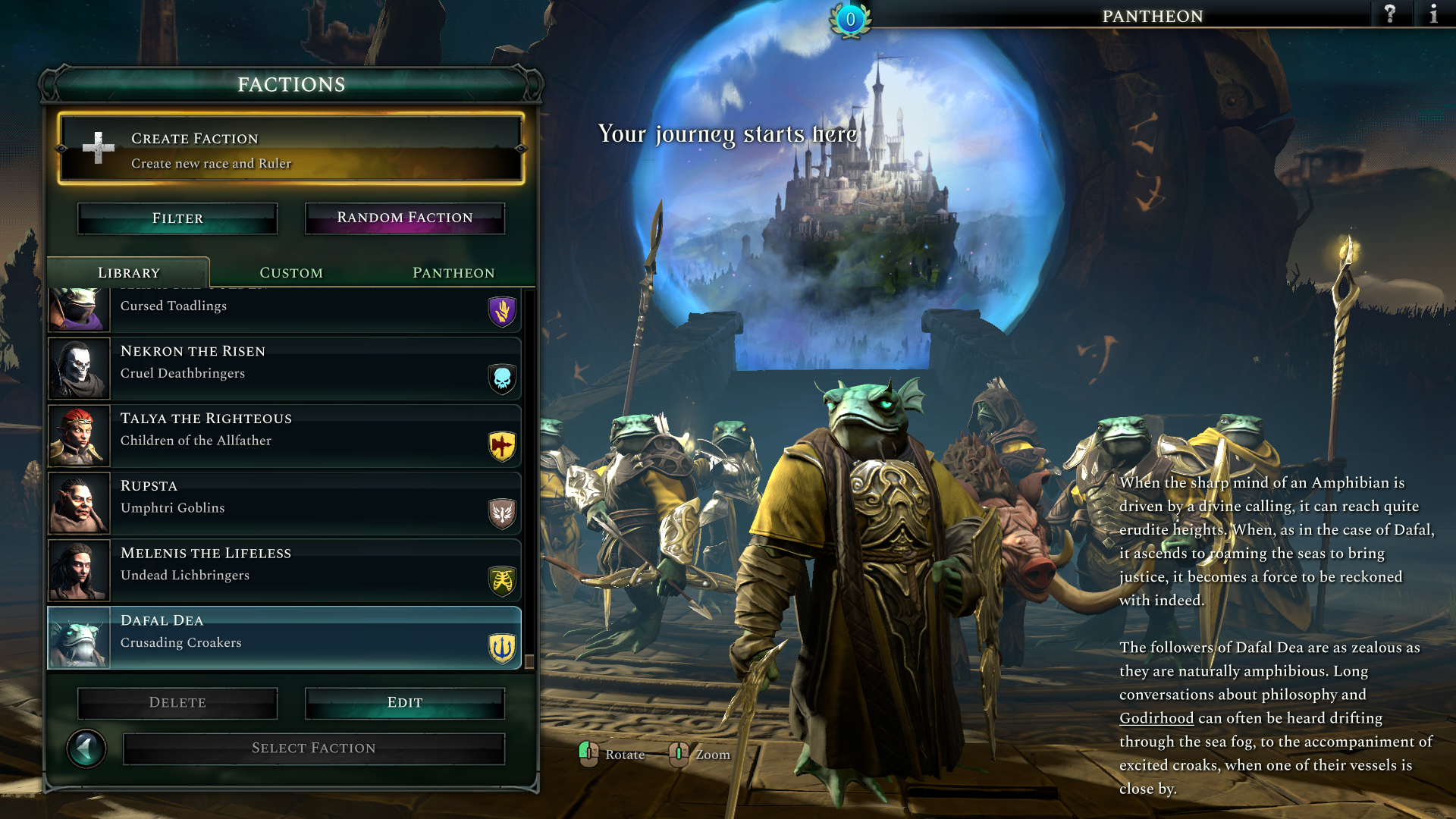
Task: Click the Pantheon points laurel badge
Action: tap(850, 19)
